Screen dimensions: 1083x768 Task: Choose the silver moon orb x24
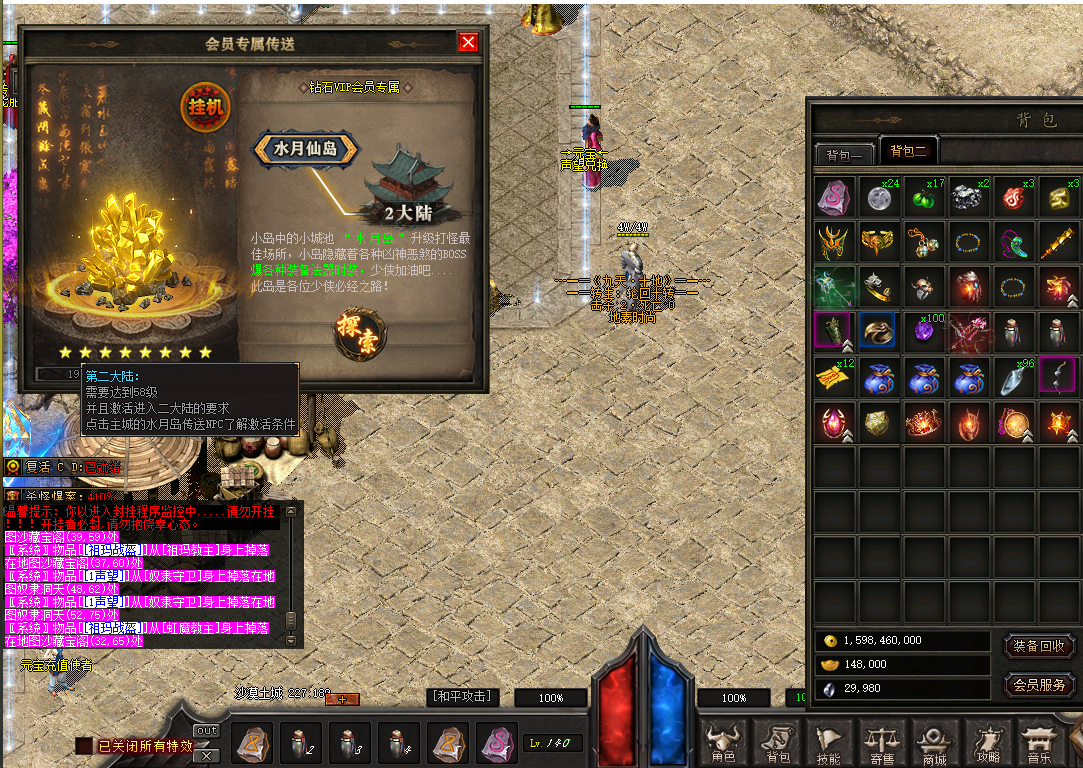point(880,198)
